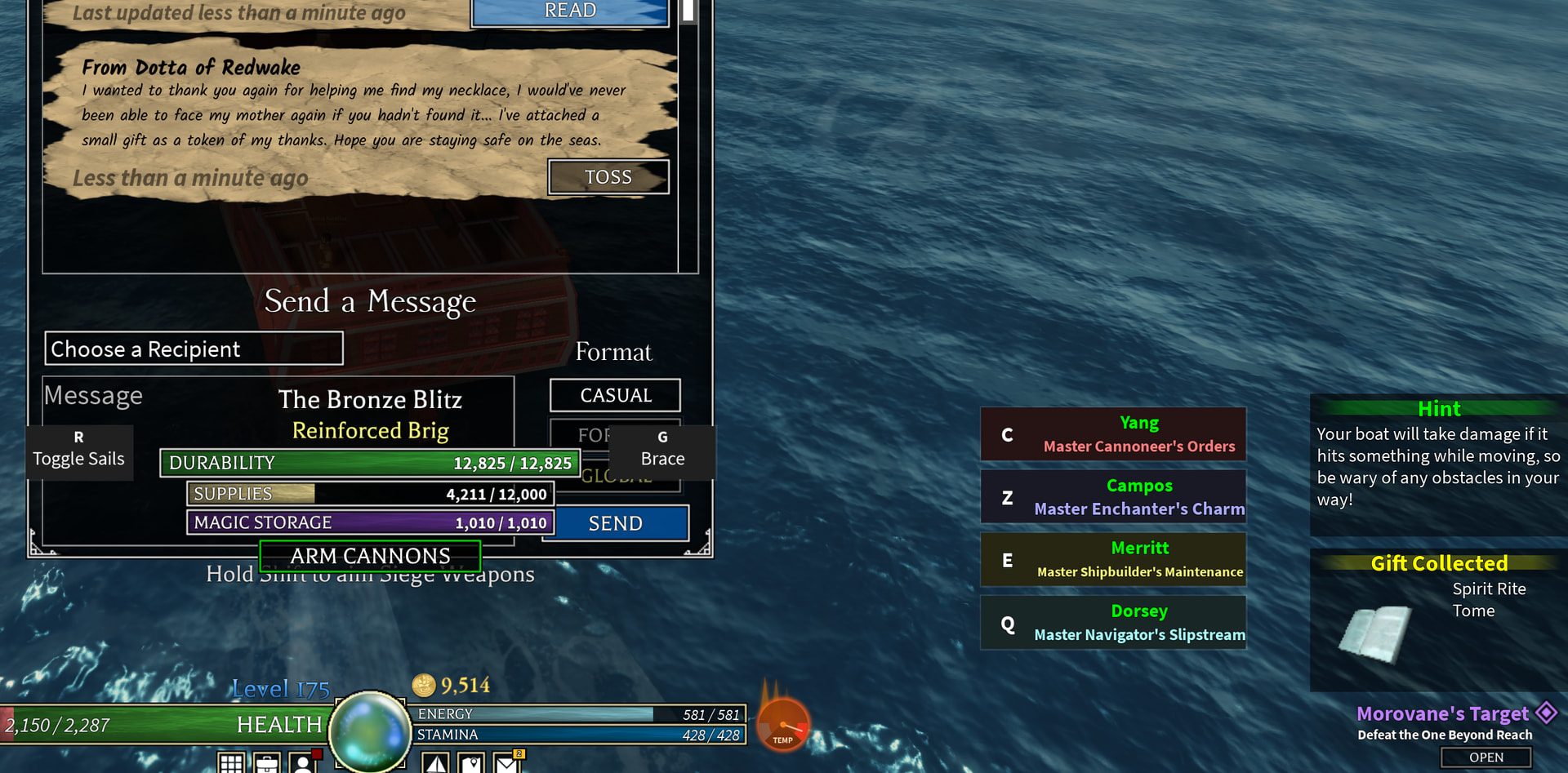Activate ARM CANNONS on the ship

pos(370,556)
